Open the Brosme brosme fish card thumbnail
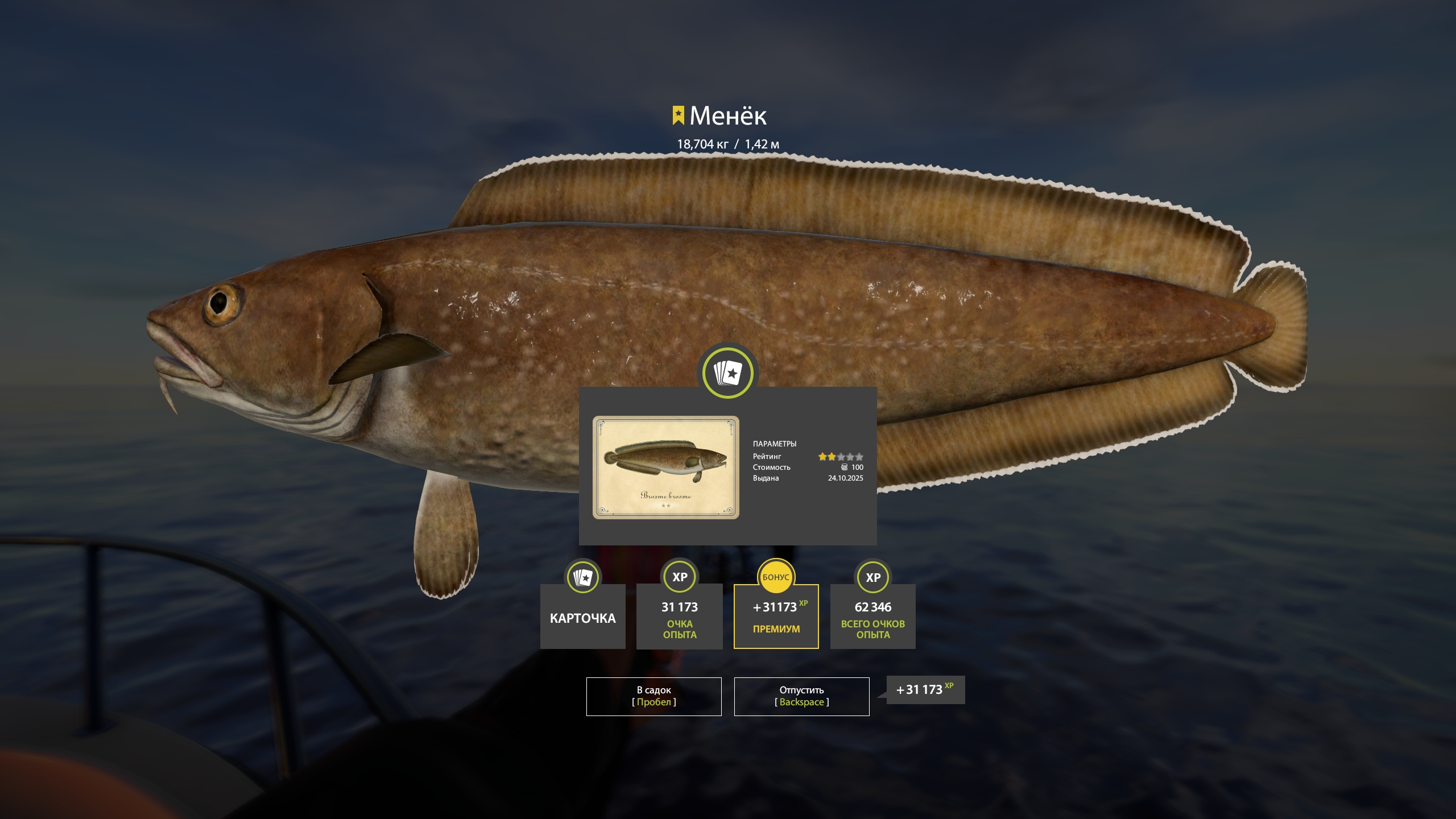The width and height of the screenshot is (1456, 819). [665, 467]
